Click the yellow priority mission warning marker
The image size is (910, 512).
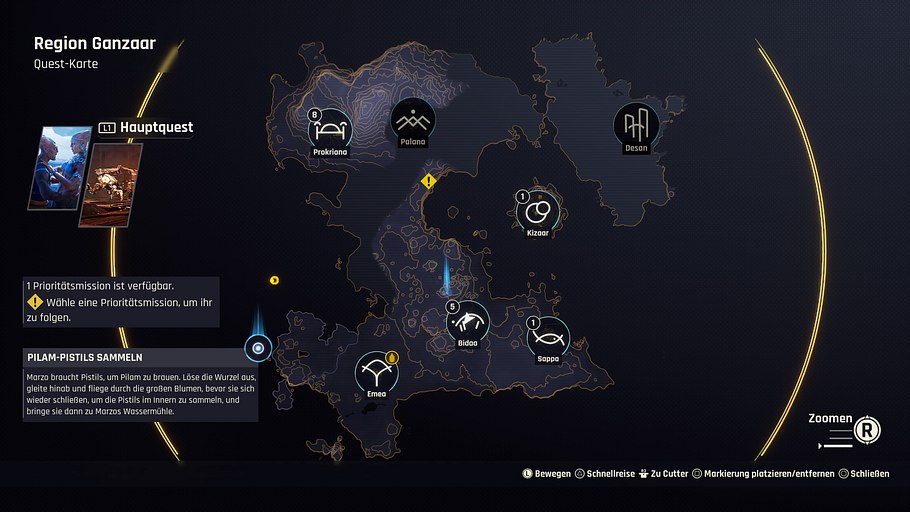(x=429, y=181)
